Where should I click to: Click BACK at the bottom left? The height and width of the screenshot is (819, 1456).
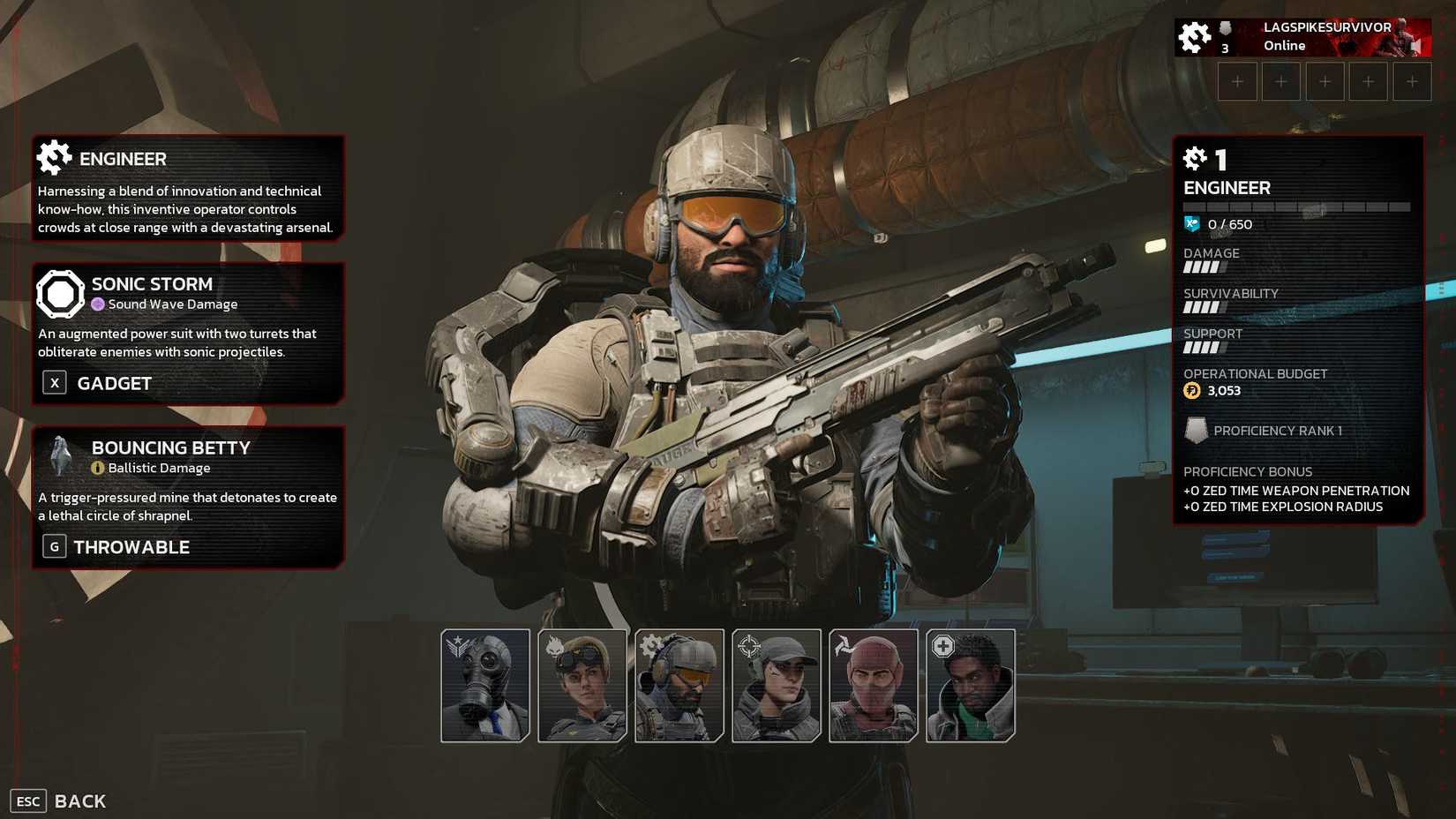[x=79, y=800]
